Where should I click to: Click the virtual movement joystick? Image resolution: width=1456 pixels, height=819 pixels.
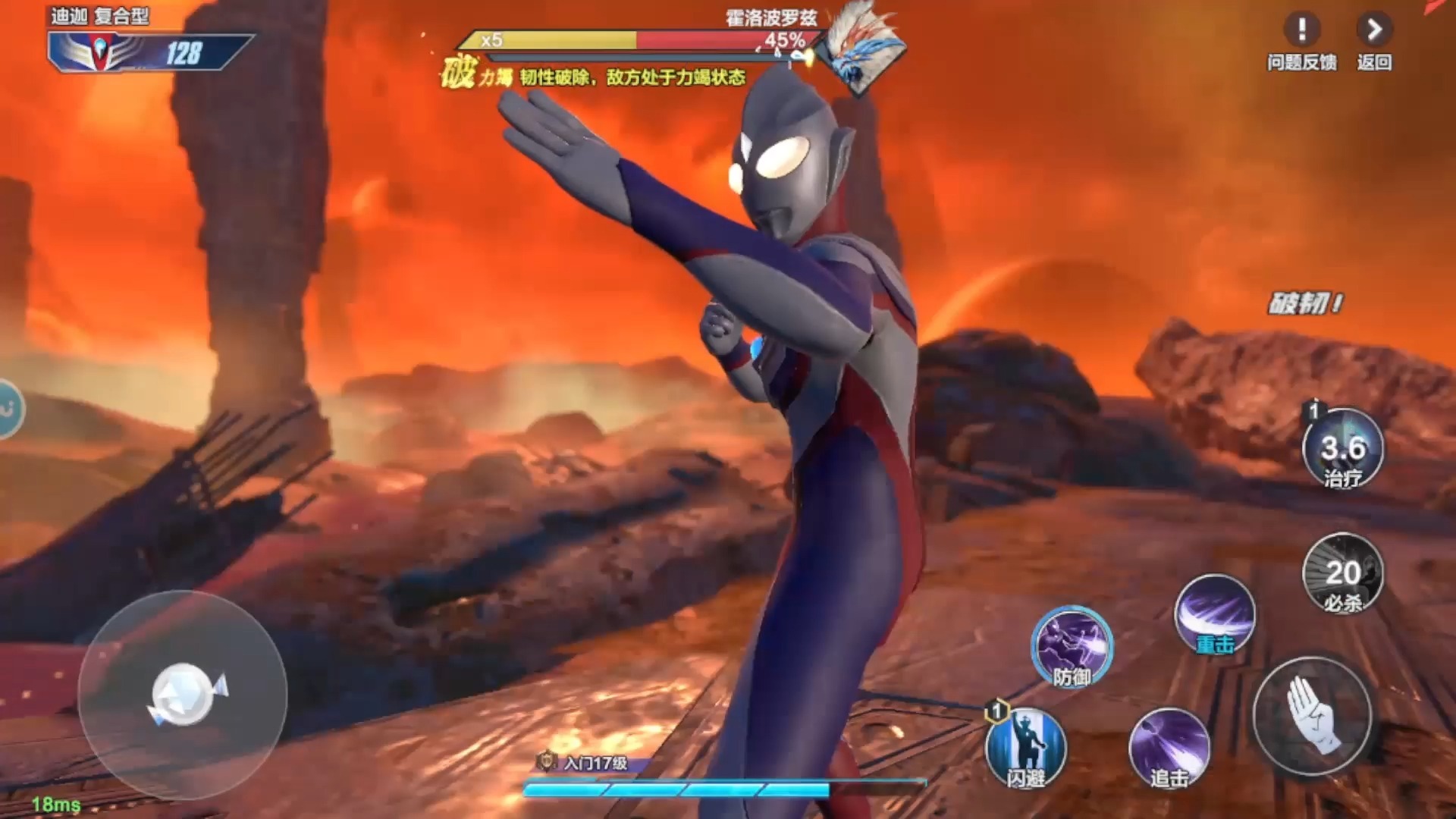(x=183, y=694)
